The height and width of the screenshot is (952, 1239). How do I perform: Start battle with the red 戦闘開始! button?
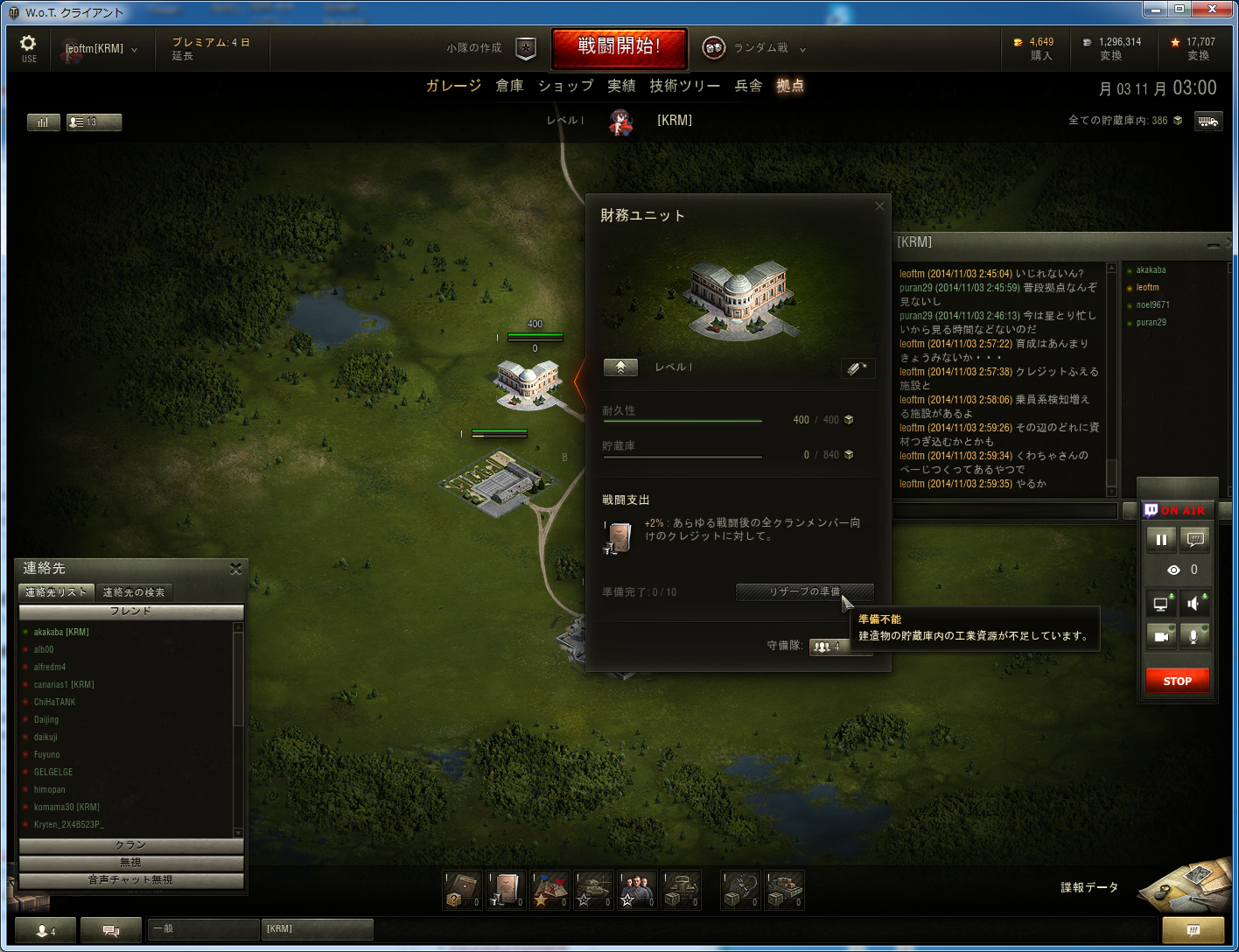click(x=619, y=47)
